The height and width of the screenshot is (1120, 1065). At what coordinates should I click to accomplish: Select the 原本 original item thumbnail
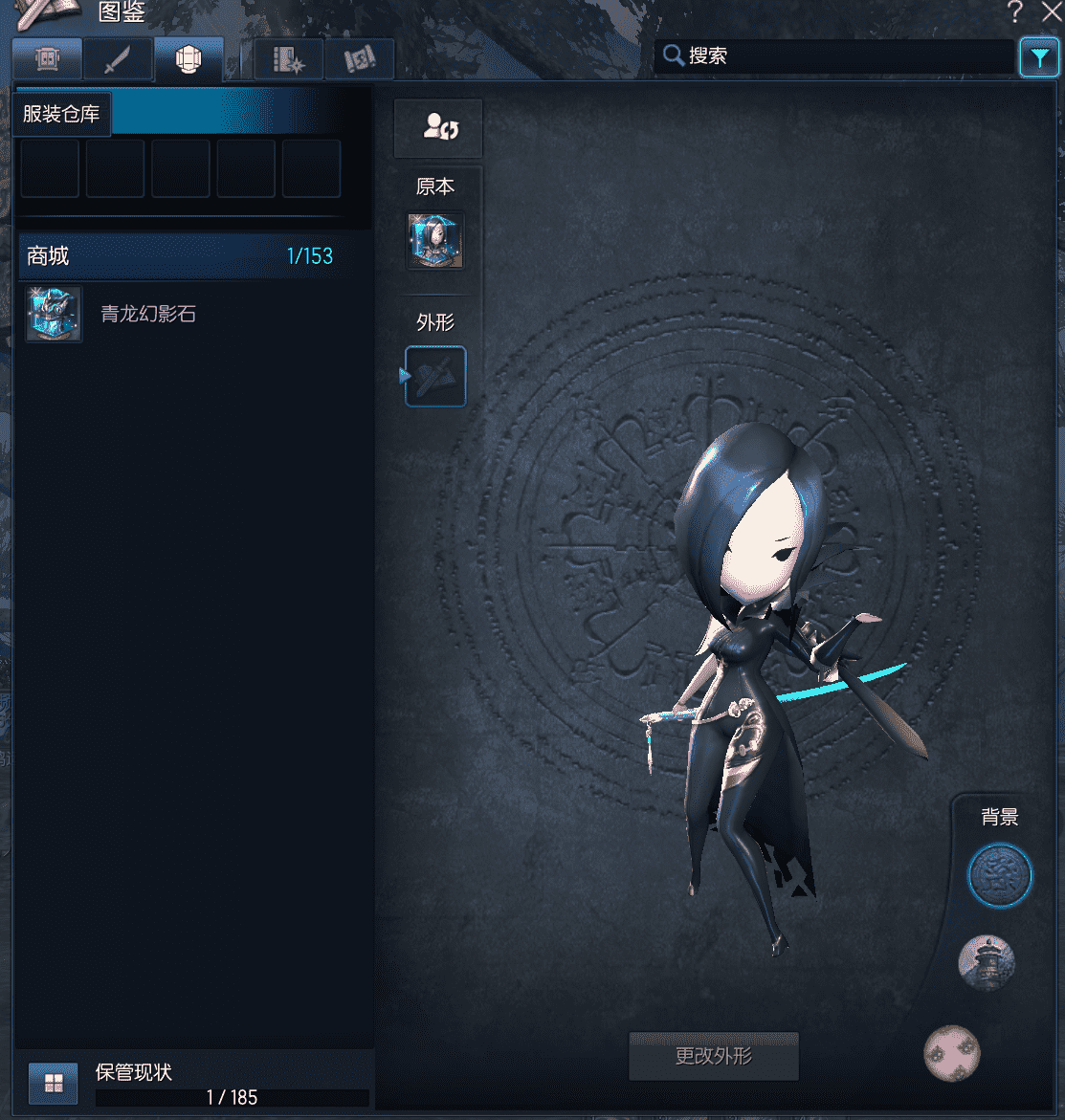(435, 240)
